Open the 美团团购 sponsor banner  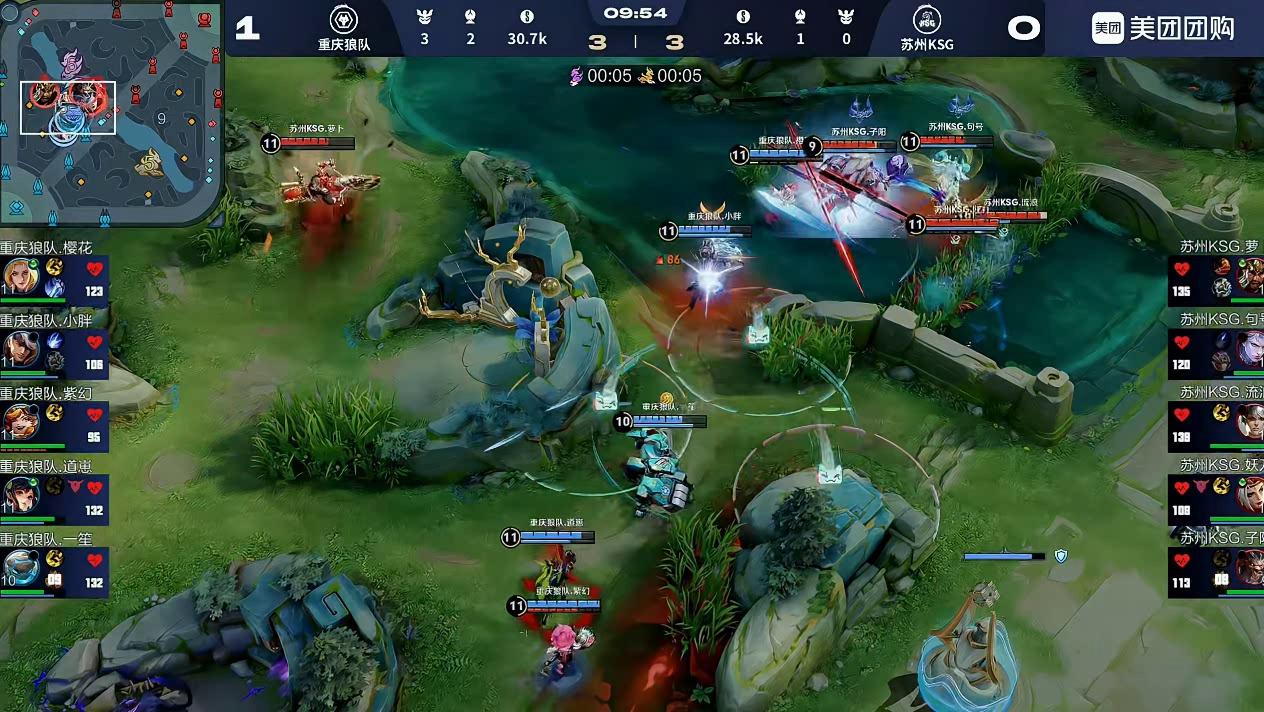pyautogui.click(x=1163, y=28)
